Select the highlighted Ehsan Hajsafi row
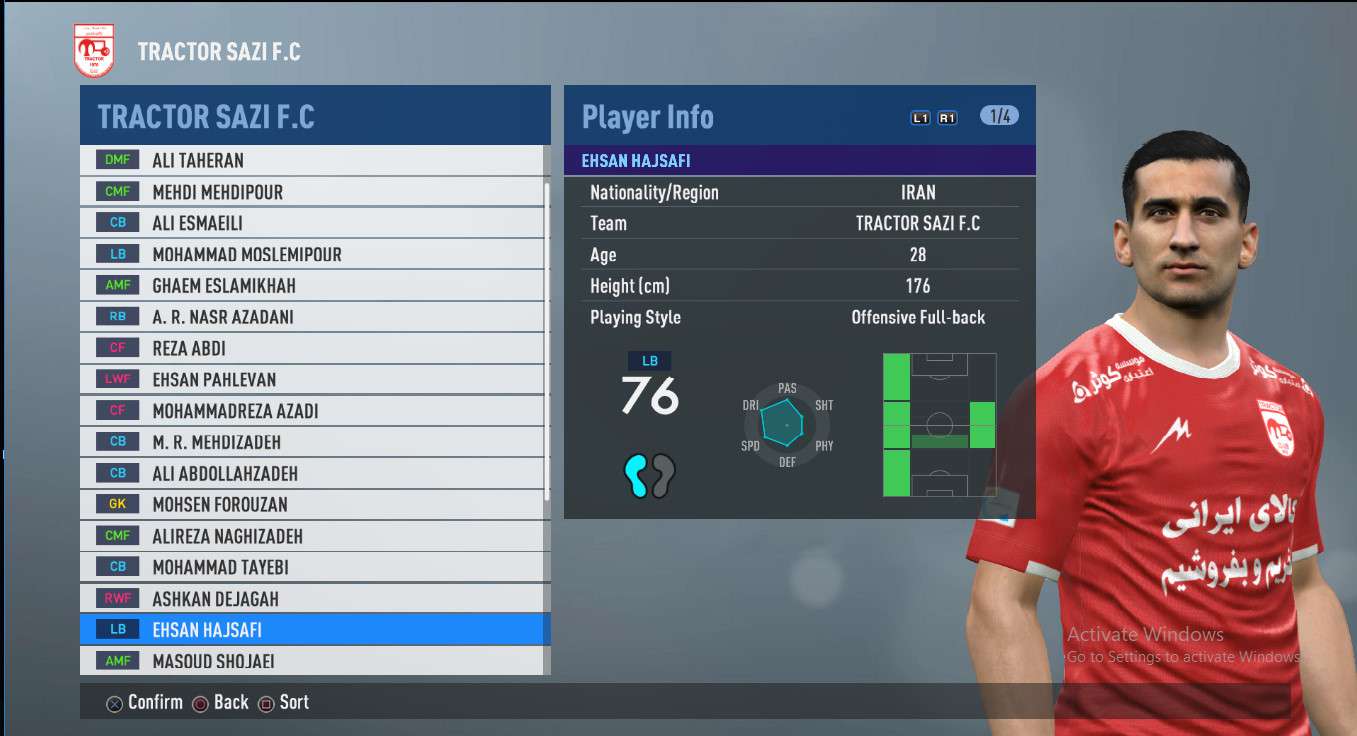The image size is (1357, 736). tap(312, 630)
